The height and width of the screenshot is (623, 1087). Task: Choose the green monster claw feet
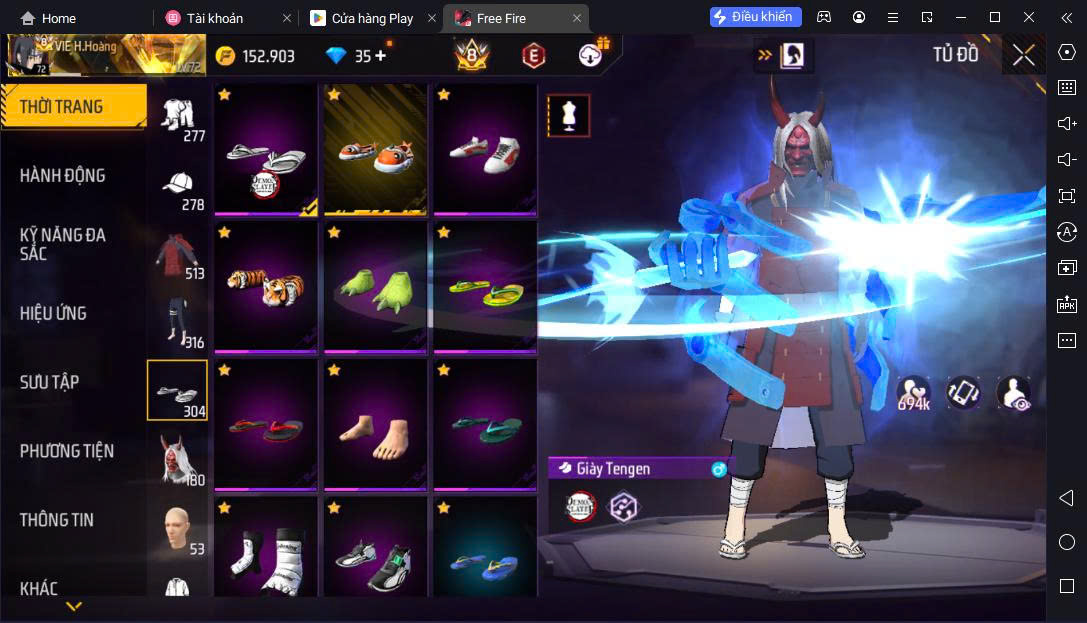tap(375, 285)
